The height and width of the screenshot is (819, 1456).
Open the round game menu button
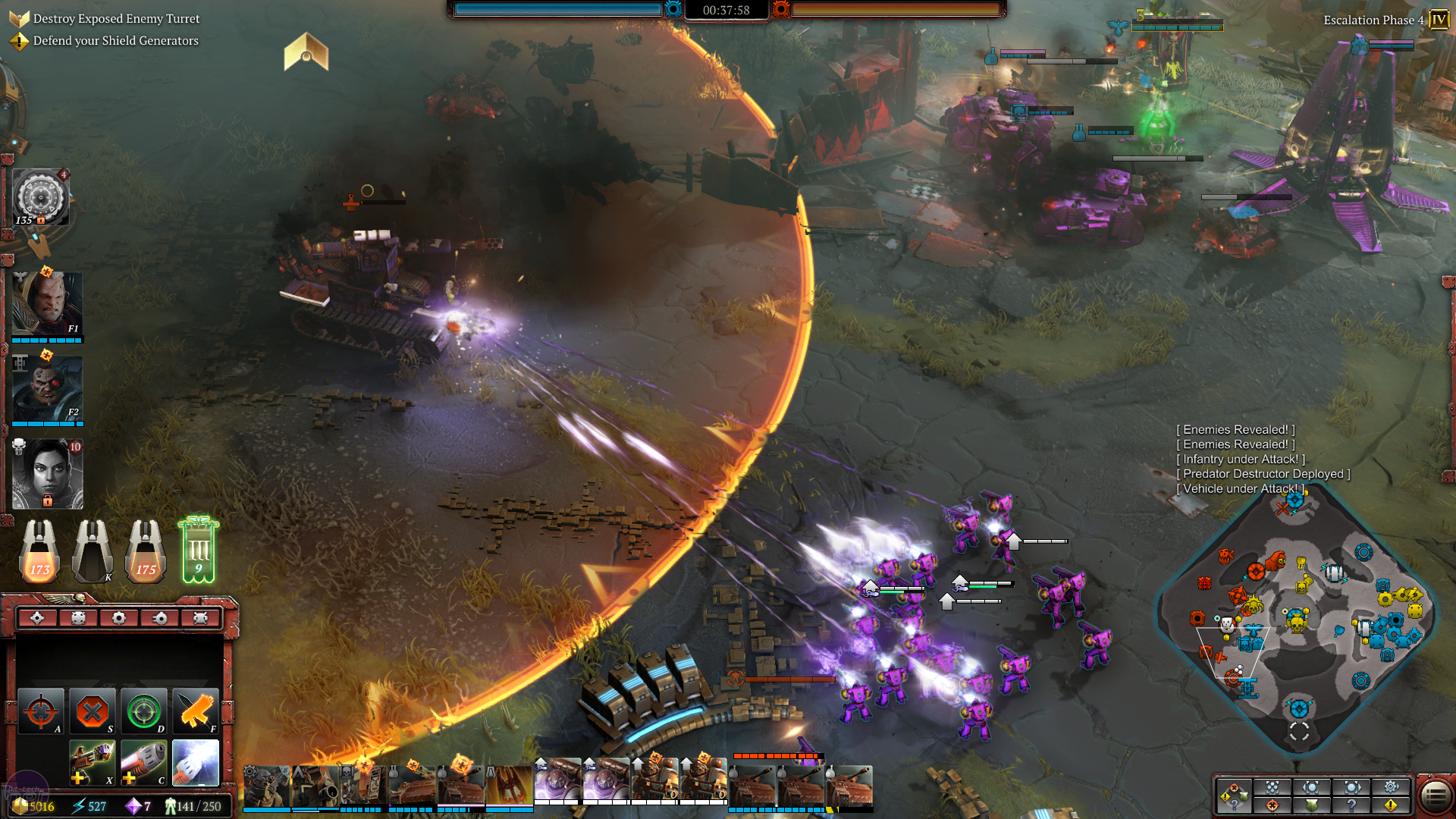click(1434, 795)
